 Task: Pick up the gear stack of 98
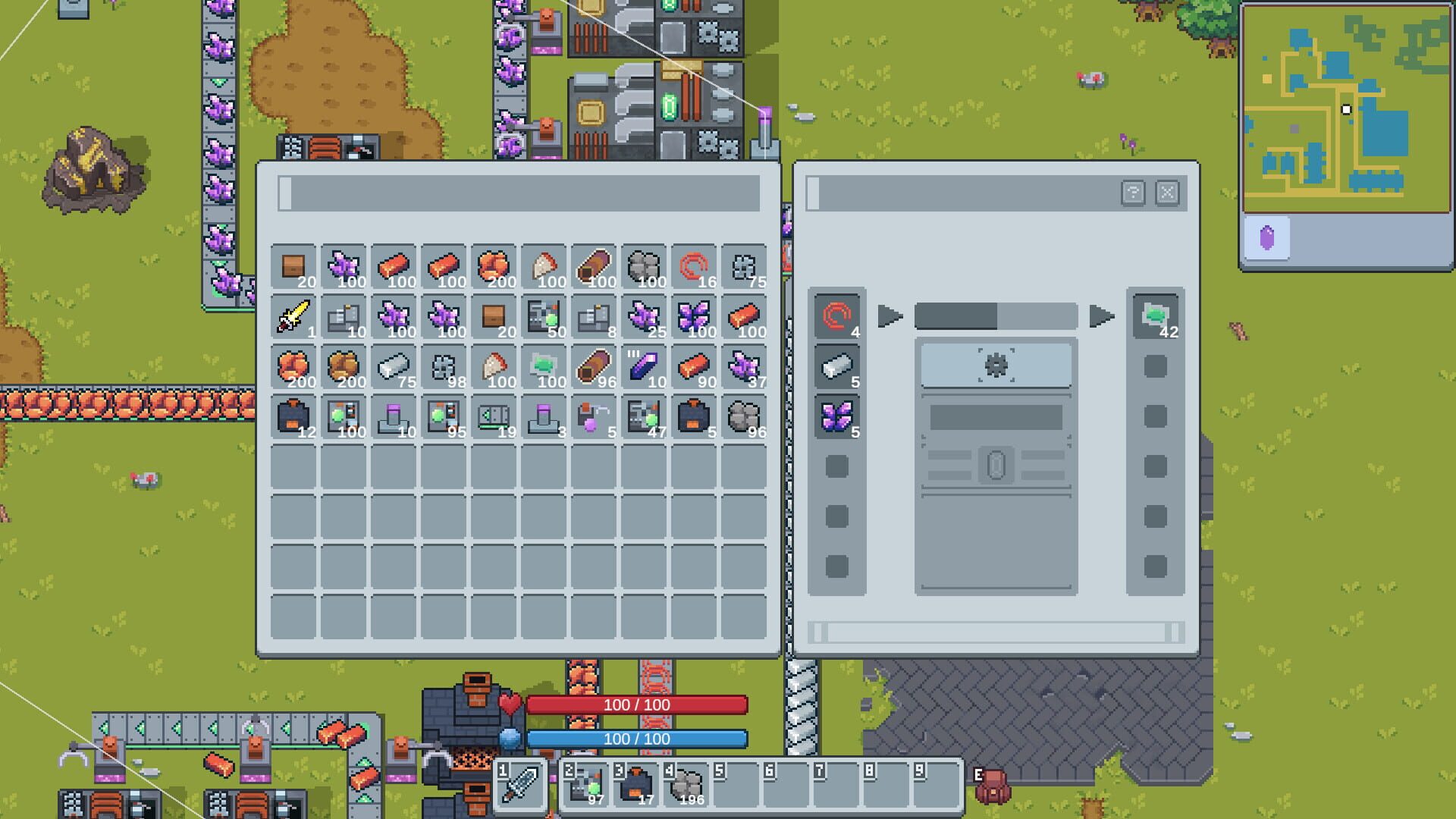(x=443, y=367)
